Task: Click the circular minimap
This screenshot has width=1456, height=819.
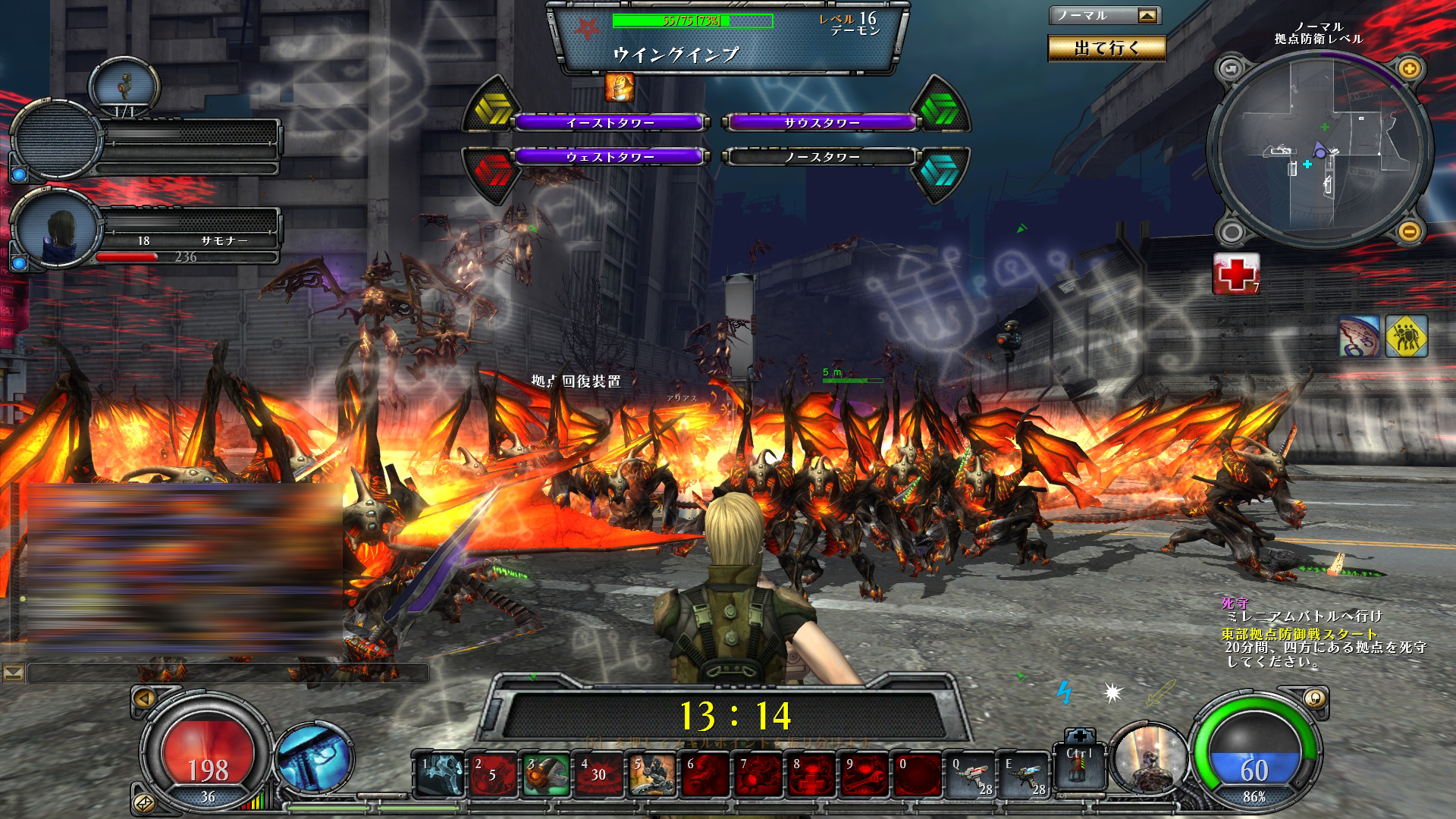Action: (1319, 150)
